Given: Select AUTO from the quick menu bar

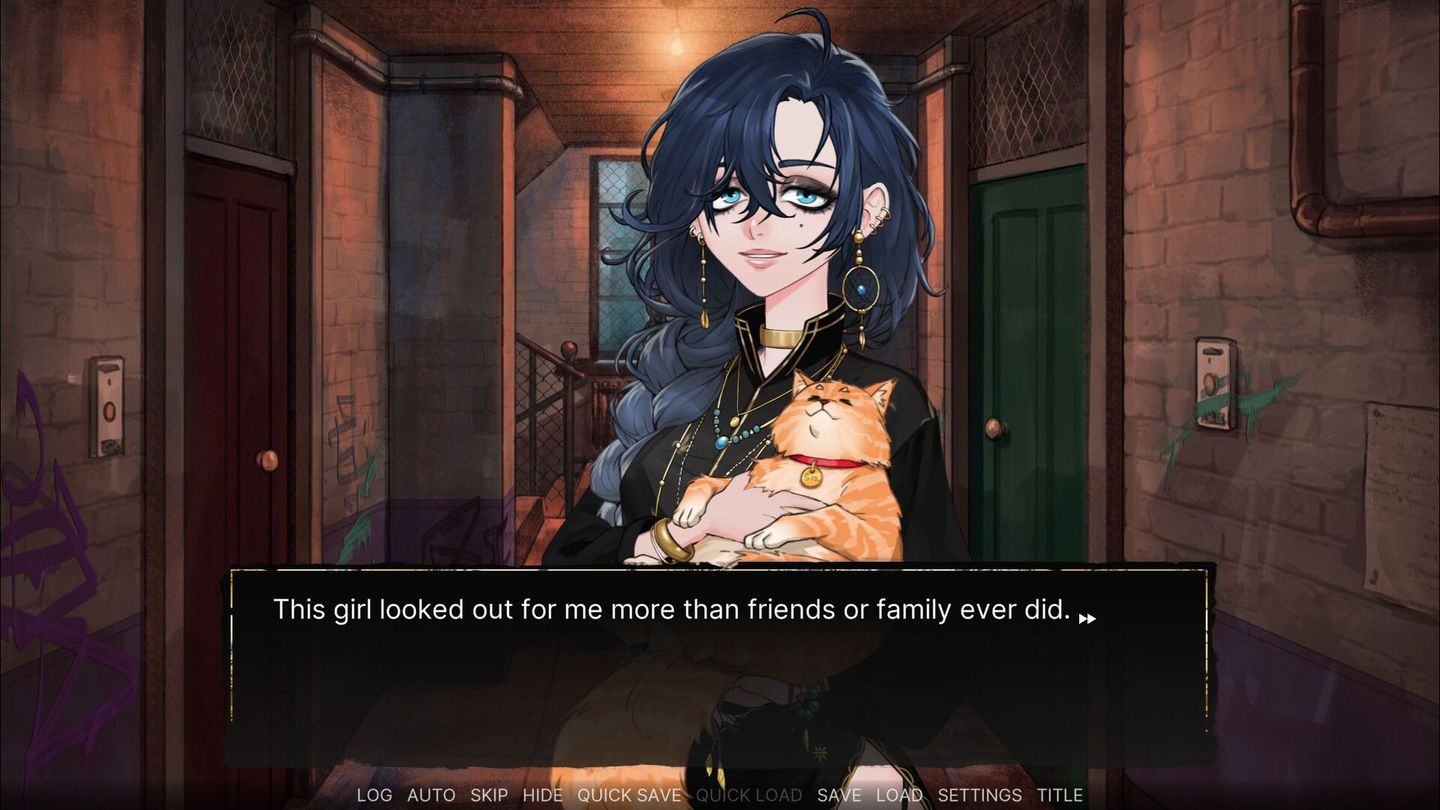Looking at the screenshot, I should click(431, 795).
